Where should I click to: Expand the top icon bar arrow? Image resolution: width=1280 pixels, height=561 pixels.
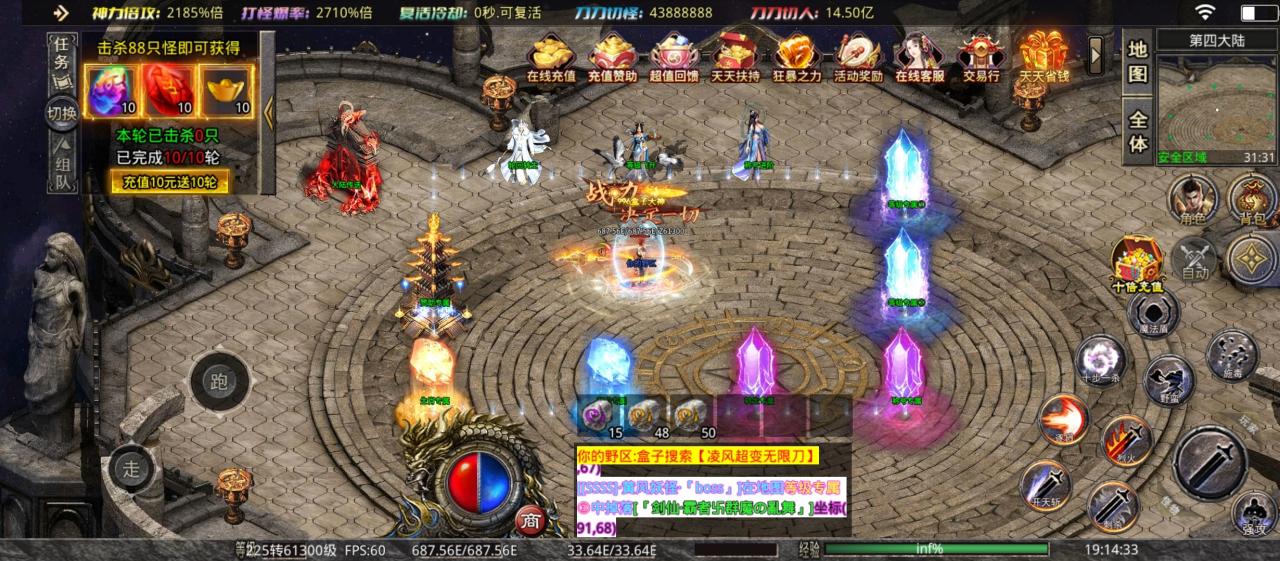pos(1096,52)
